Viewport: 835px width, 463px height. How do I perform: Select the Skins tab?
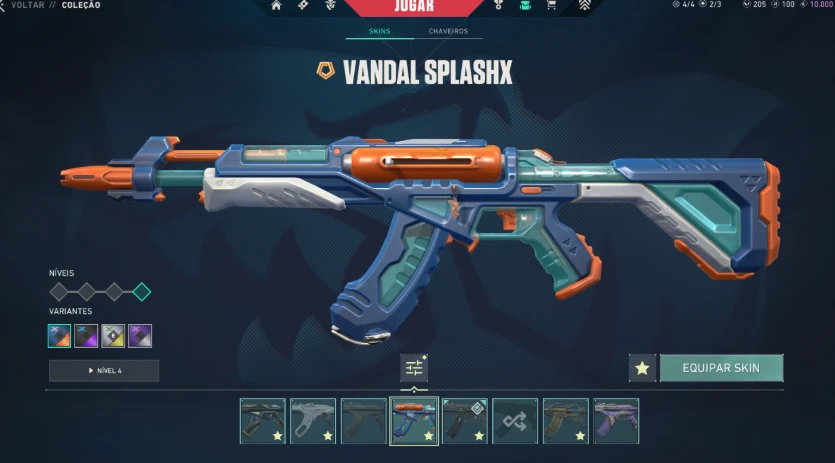(x=379, y=31)
